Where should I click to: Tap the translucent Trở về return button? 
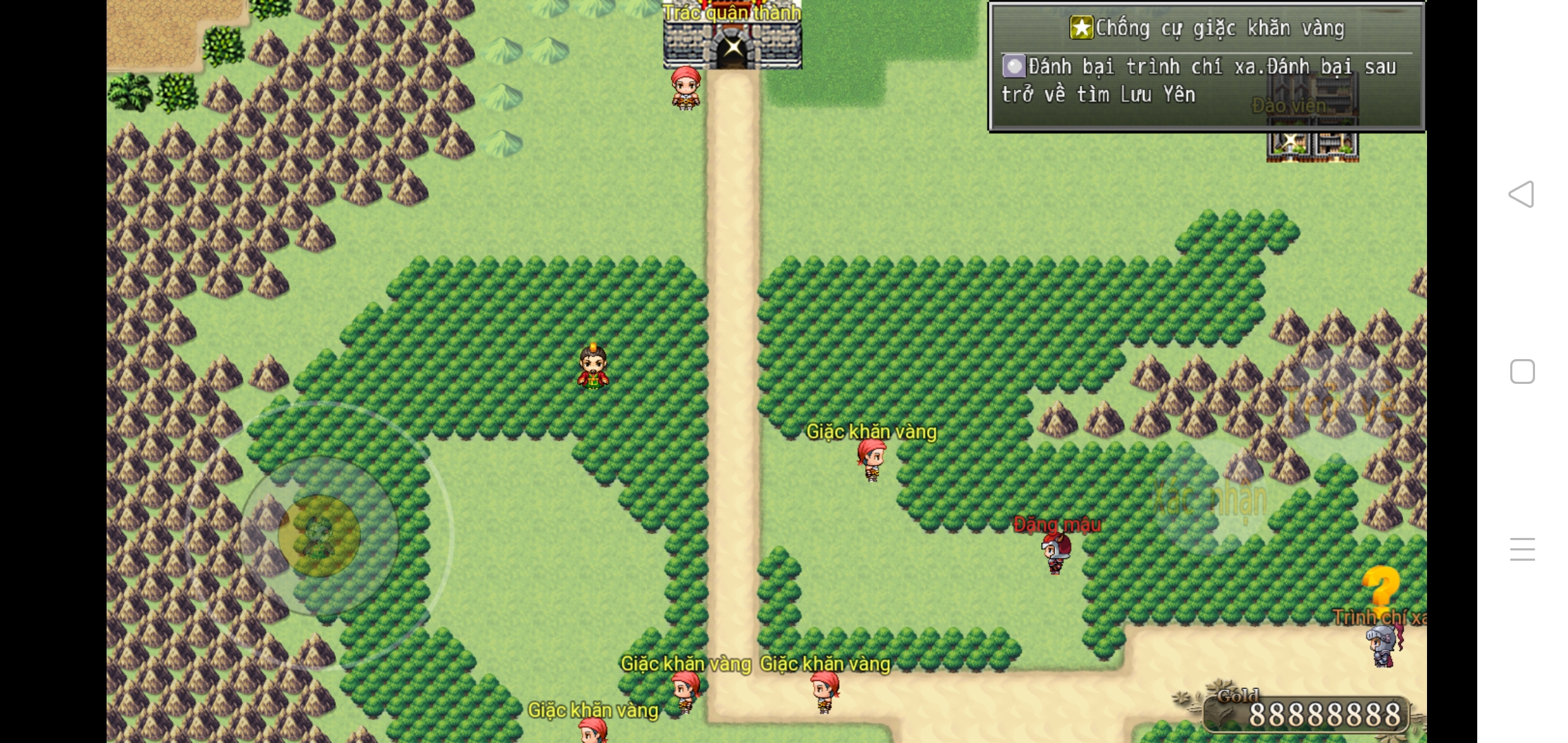pyautogui.click(x=1339, y=405)
